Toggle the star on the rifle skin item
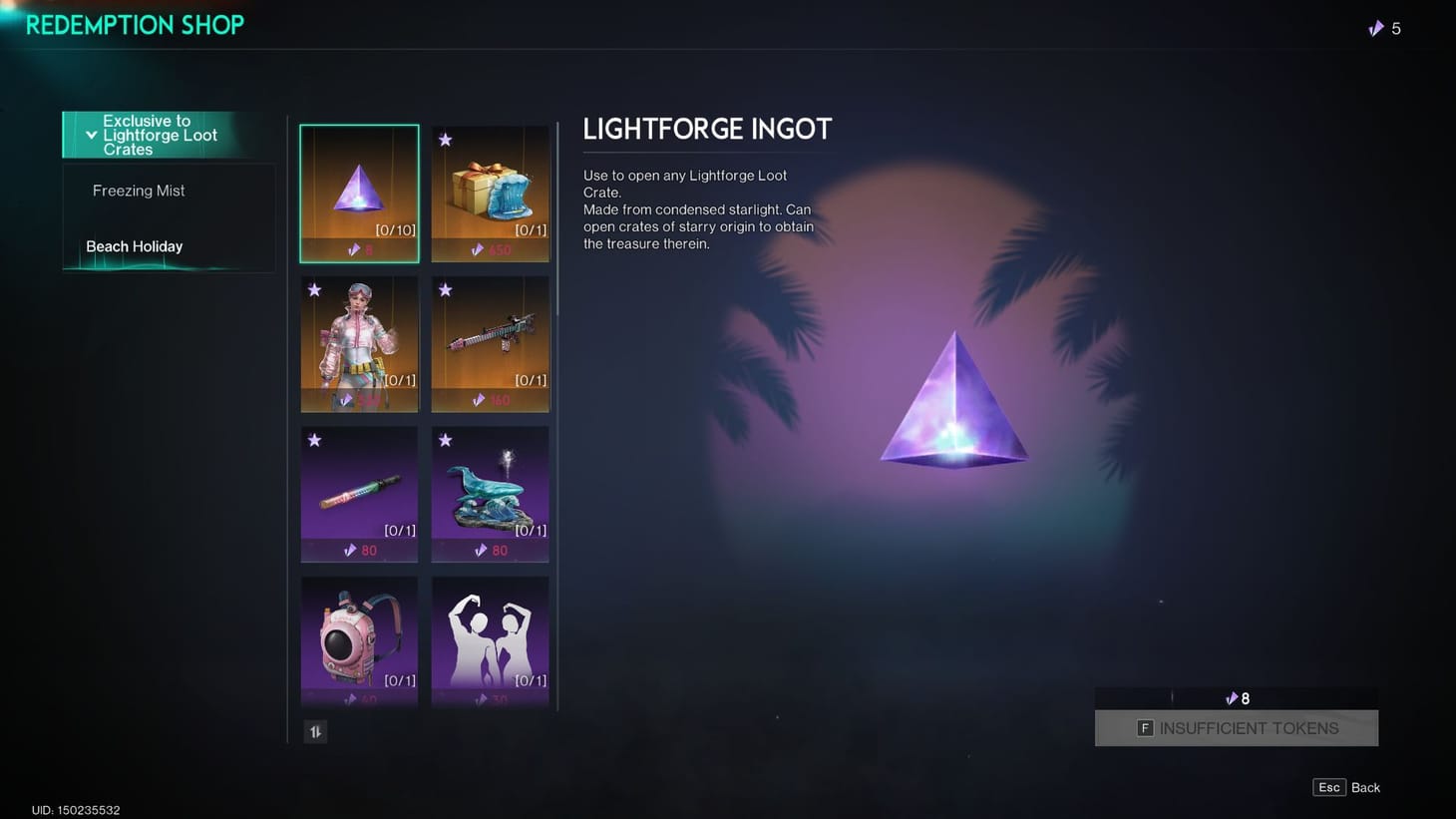The height and width of the screenshot is (819, 1456). 445,290
